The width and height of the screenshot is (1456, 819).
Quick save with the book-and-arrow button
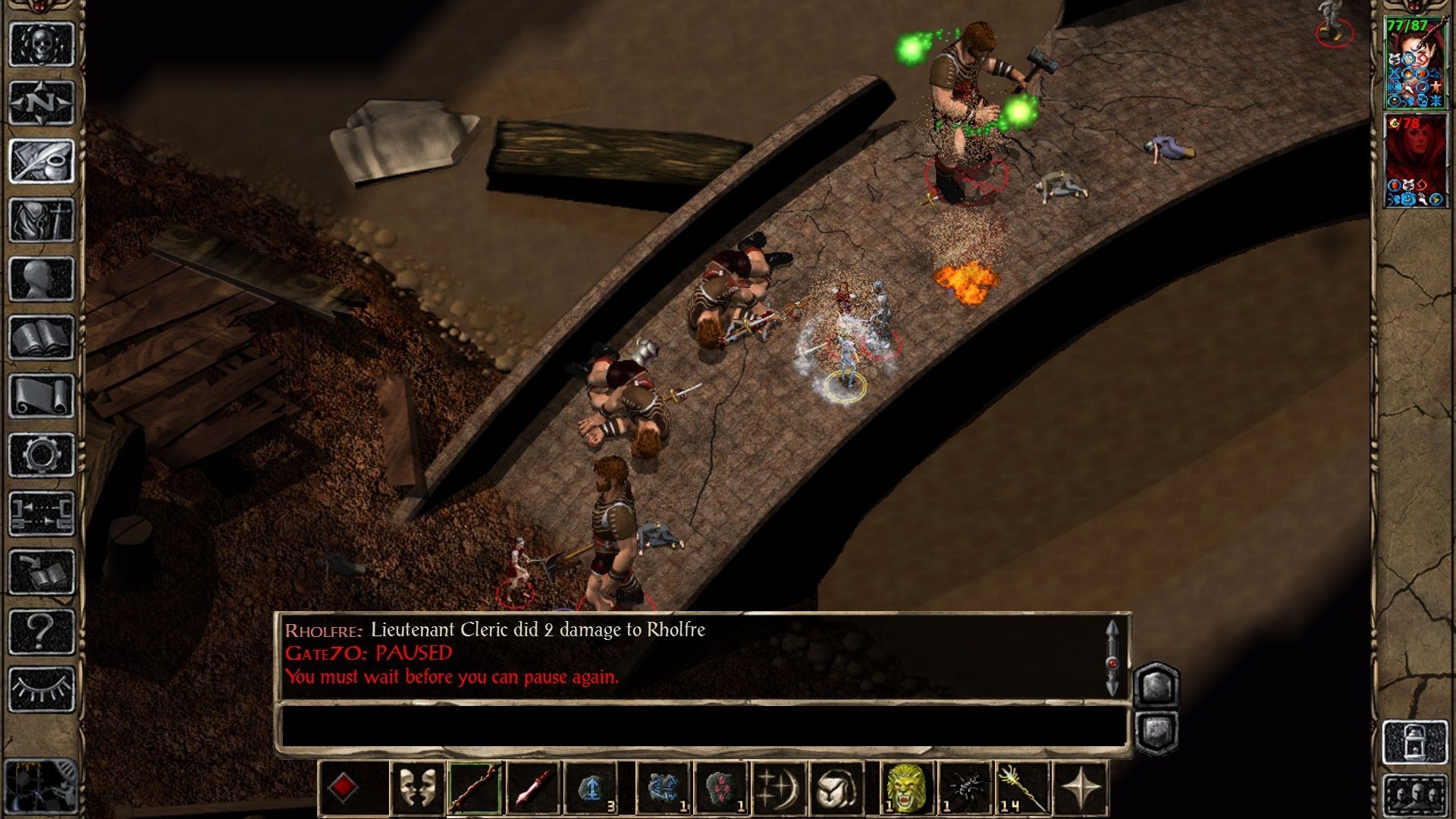tap(41, 572)
